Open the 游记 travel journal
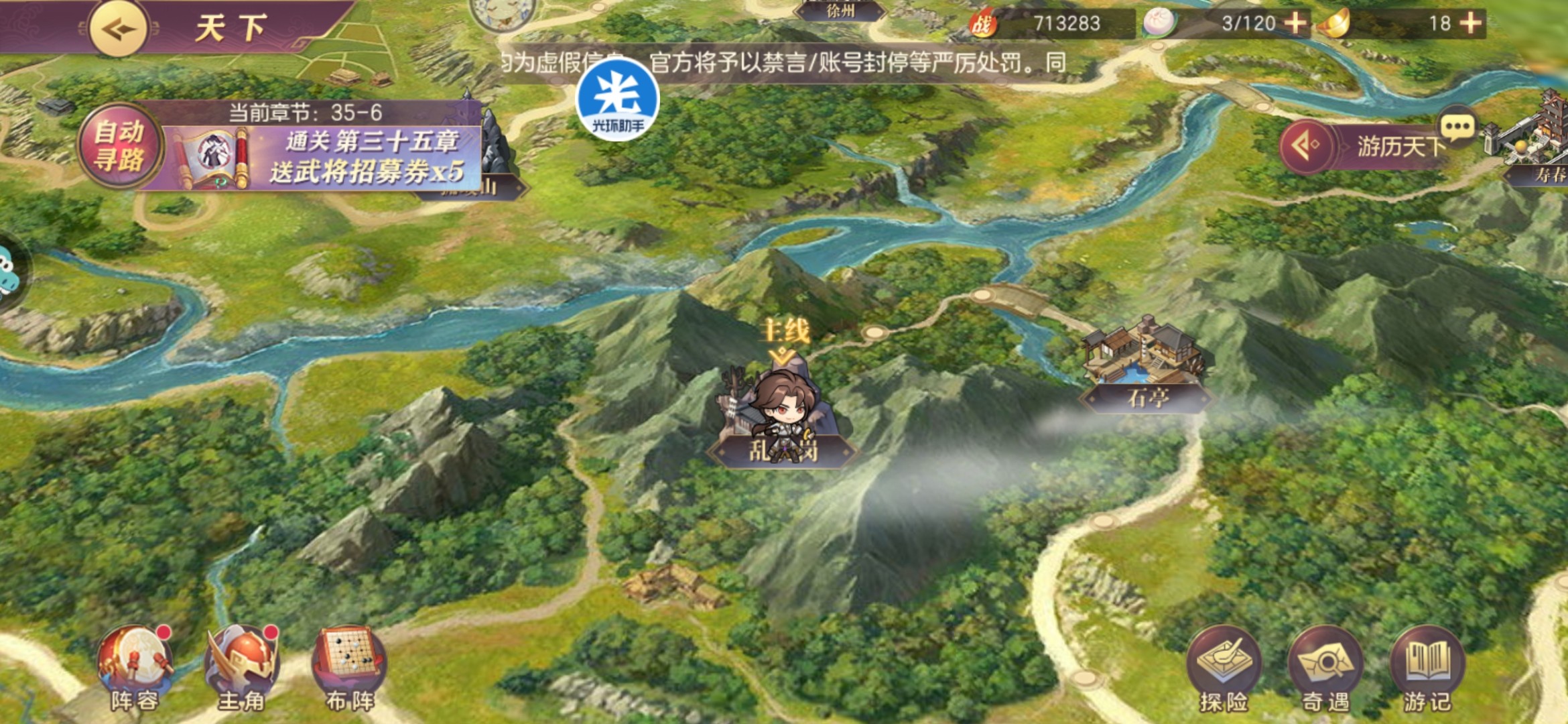The height and width of the screenshot is (724, 1568). [1427, 667]
